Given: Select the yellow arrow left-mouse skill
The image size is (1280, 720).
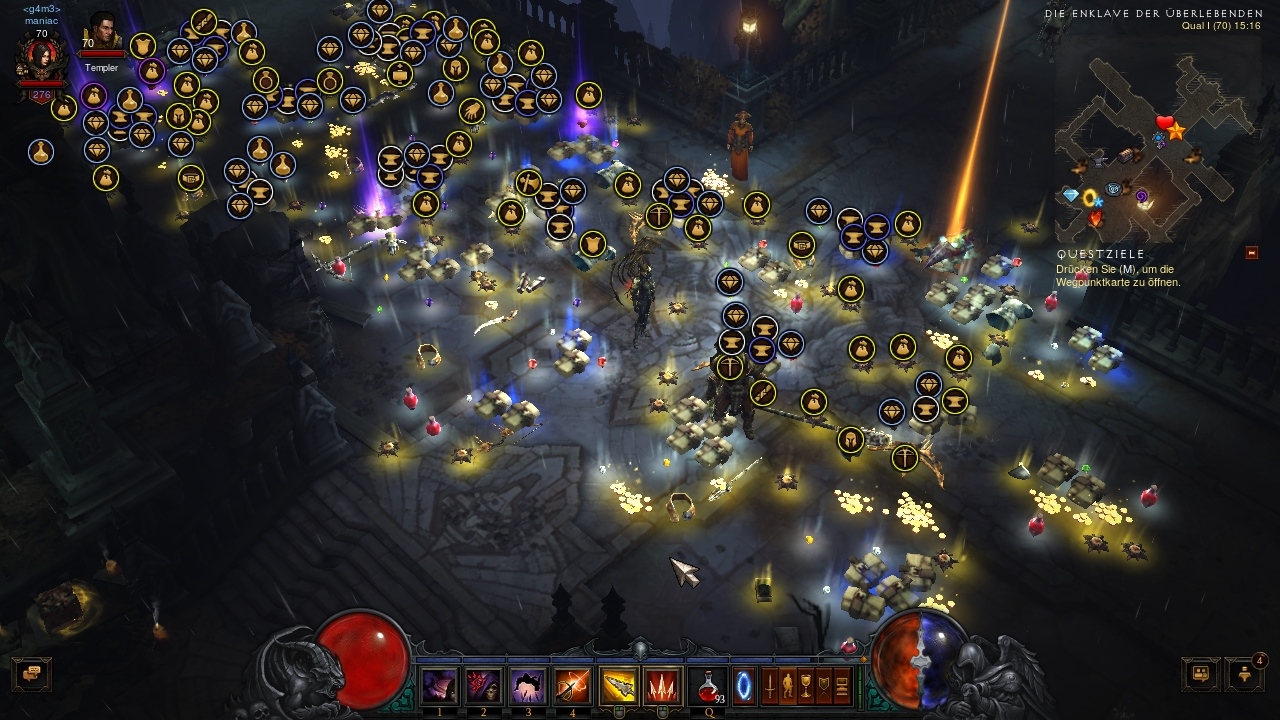Looking at the screenshot, I should pyautogui.click(x=618, y=686).
